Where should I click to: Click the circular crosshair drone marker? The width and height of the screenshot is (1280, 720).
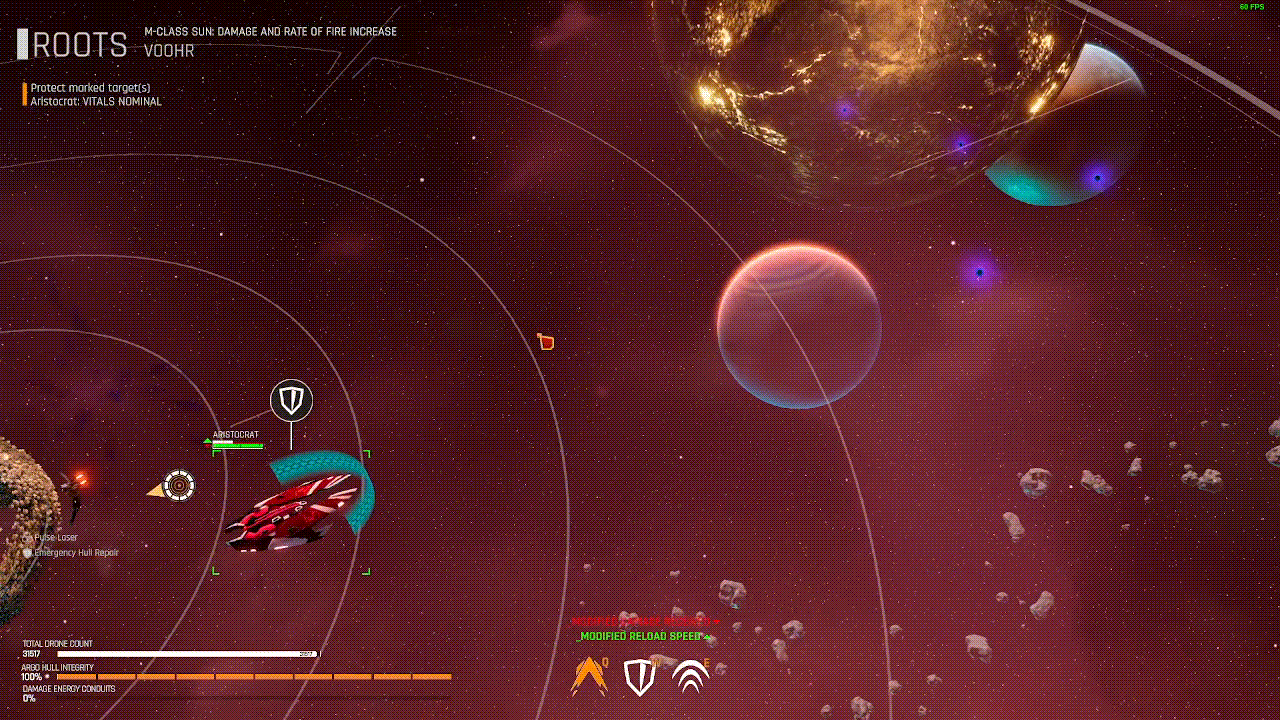point(179,486)
